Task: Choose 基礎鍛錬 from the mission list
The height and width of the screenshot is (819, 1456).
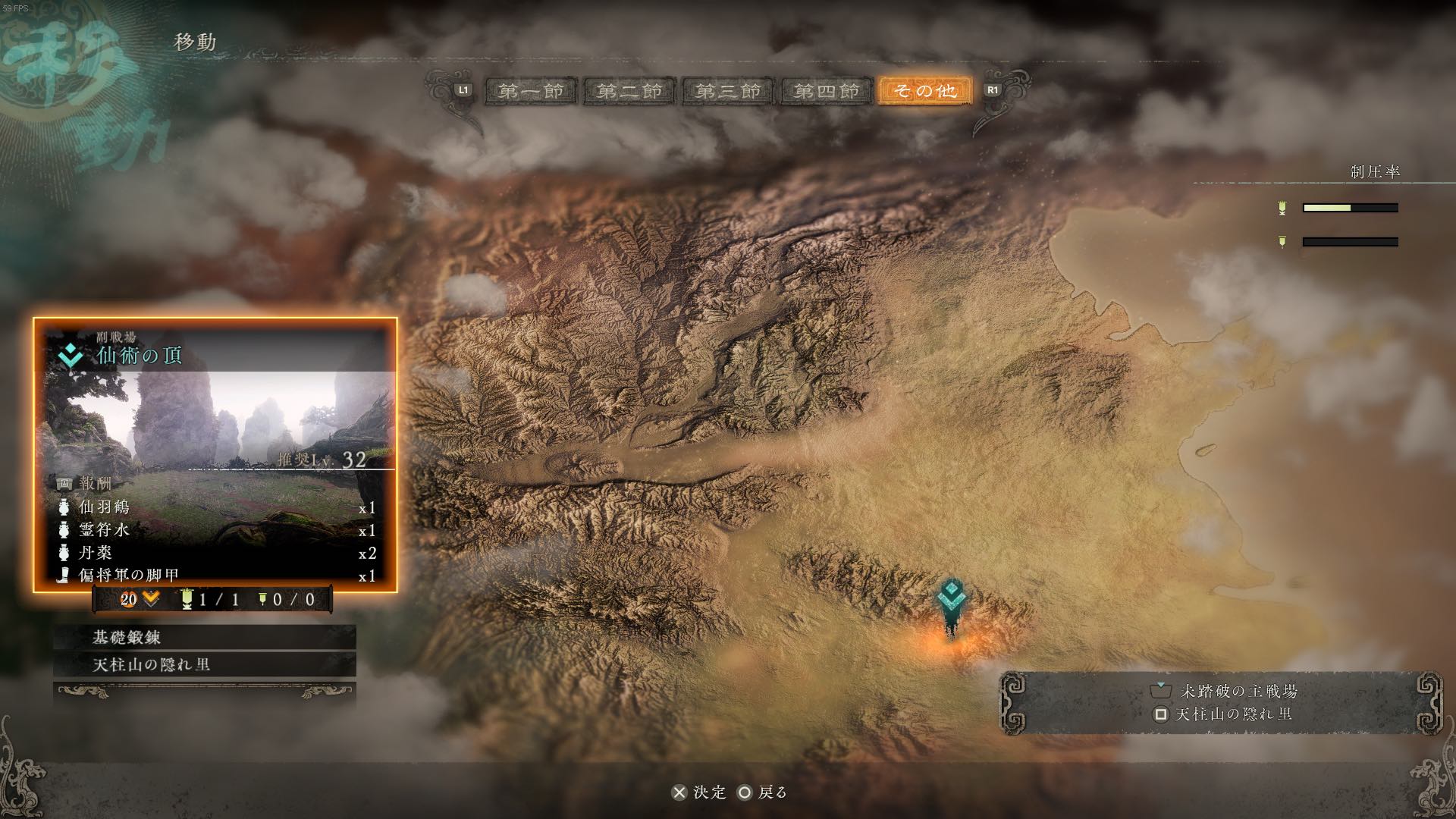Action: (x=205, y=638)
